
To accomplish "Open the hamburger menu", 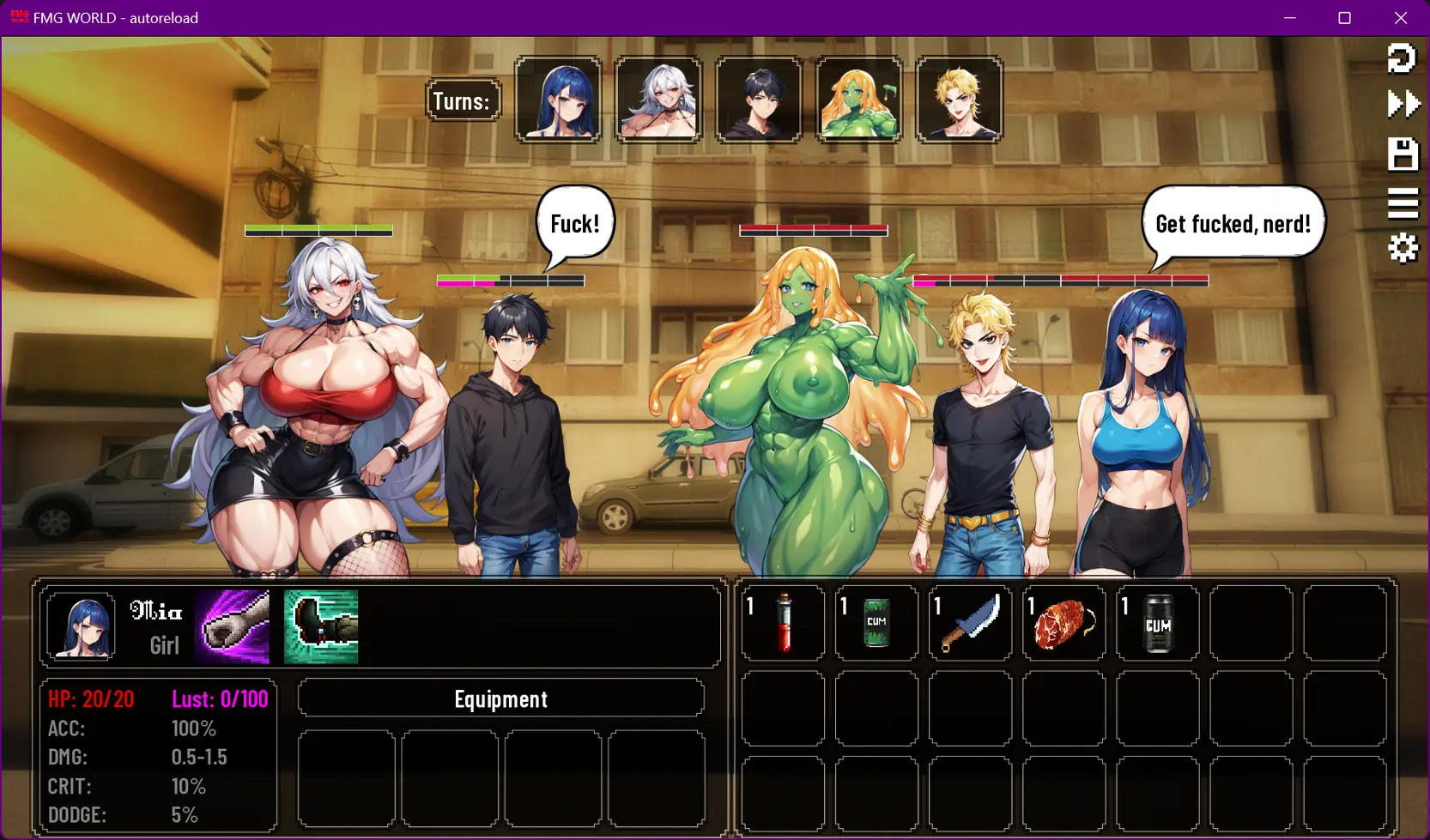I will click(x=1403, y=203).
